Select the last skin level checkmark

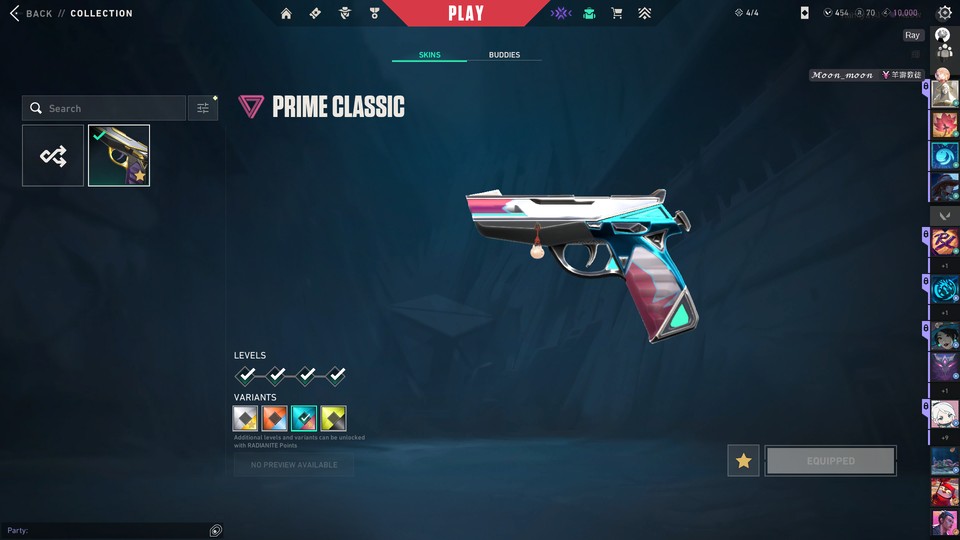(x=336, y=375)
